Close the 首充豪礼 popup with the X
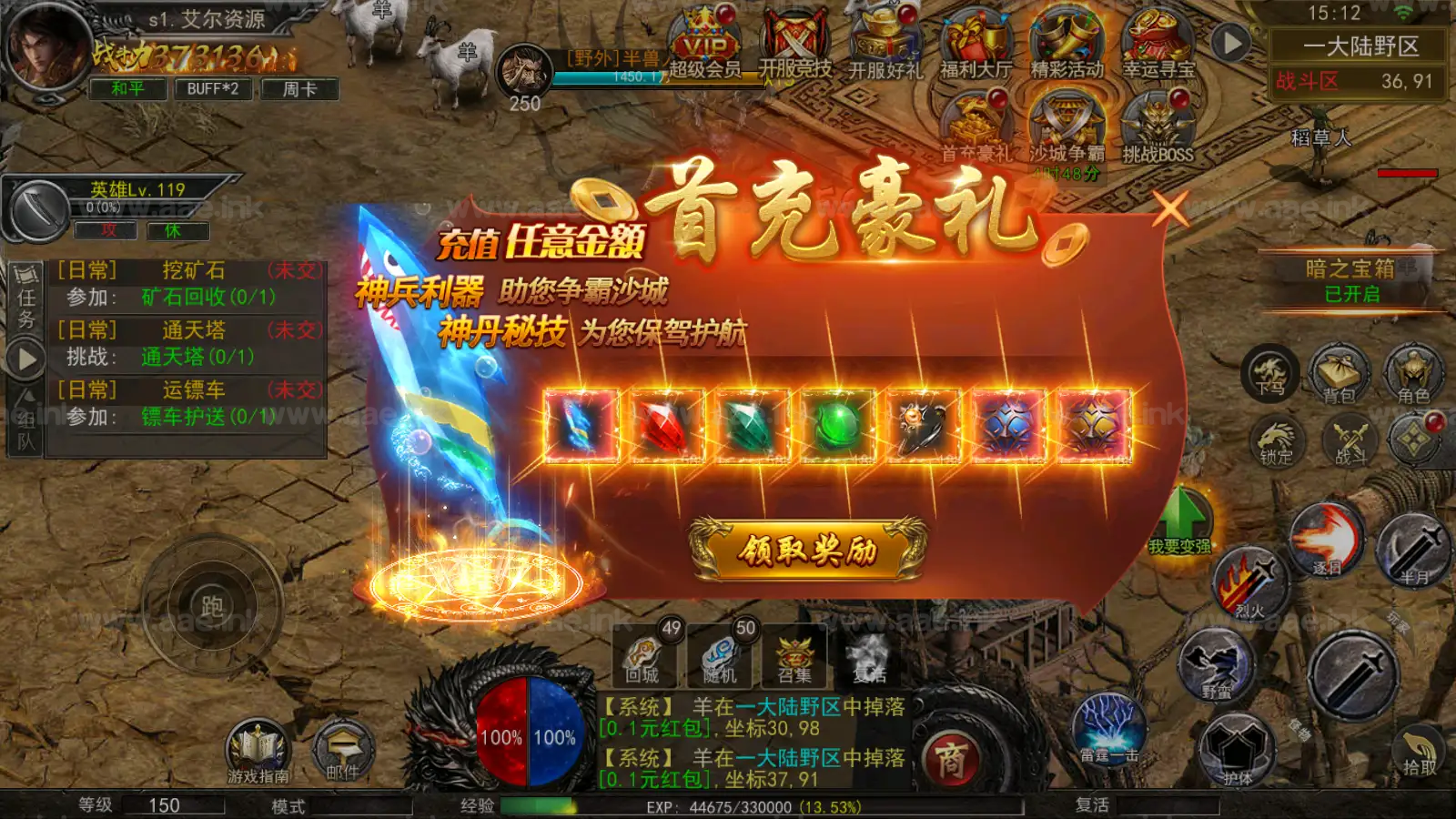The image size is (1456, 819). pos(1172,207)
